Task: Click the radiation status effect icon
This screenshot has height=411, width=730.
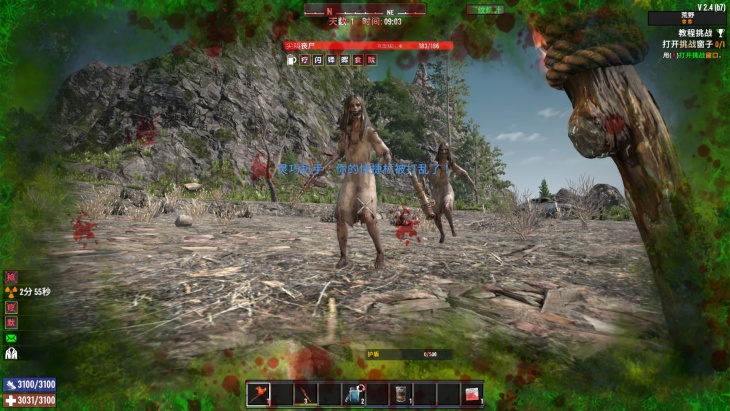Action: click(11, 292)
